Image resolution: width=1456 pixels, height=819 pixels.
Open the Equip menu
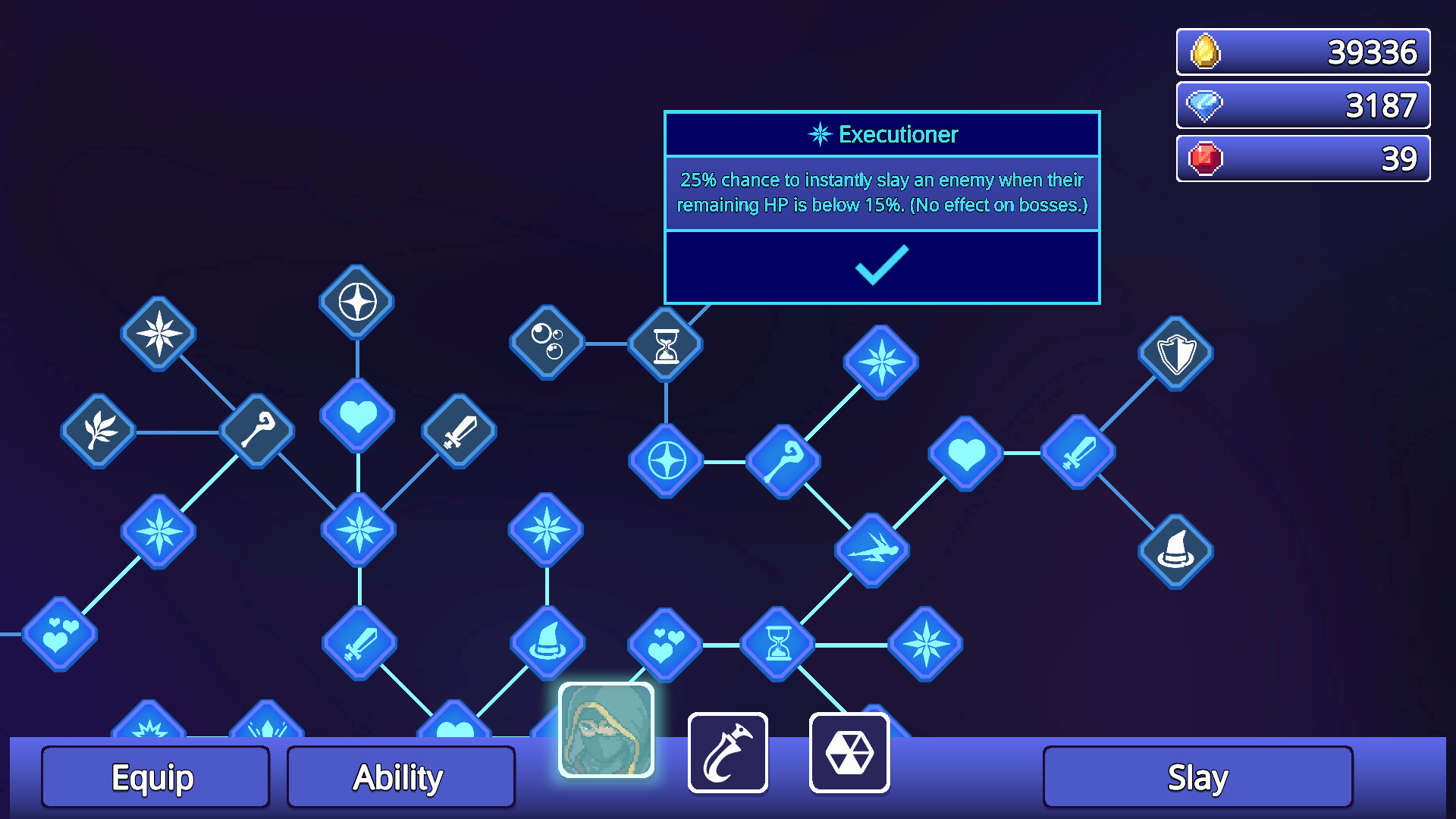click(x=155, y=777)
